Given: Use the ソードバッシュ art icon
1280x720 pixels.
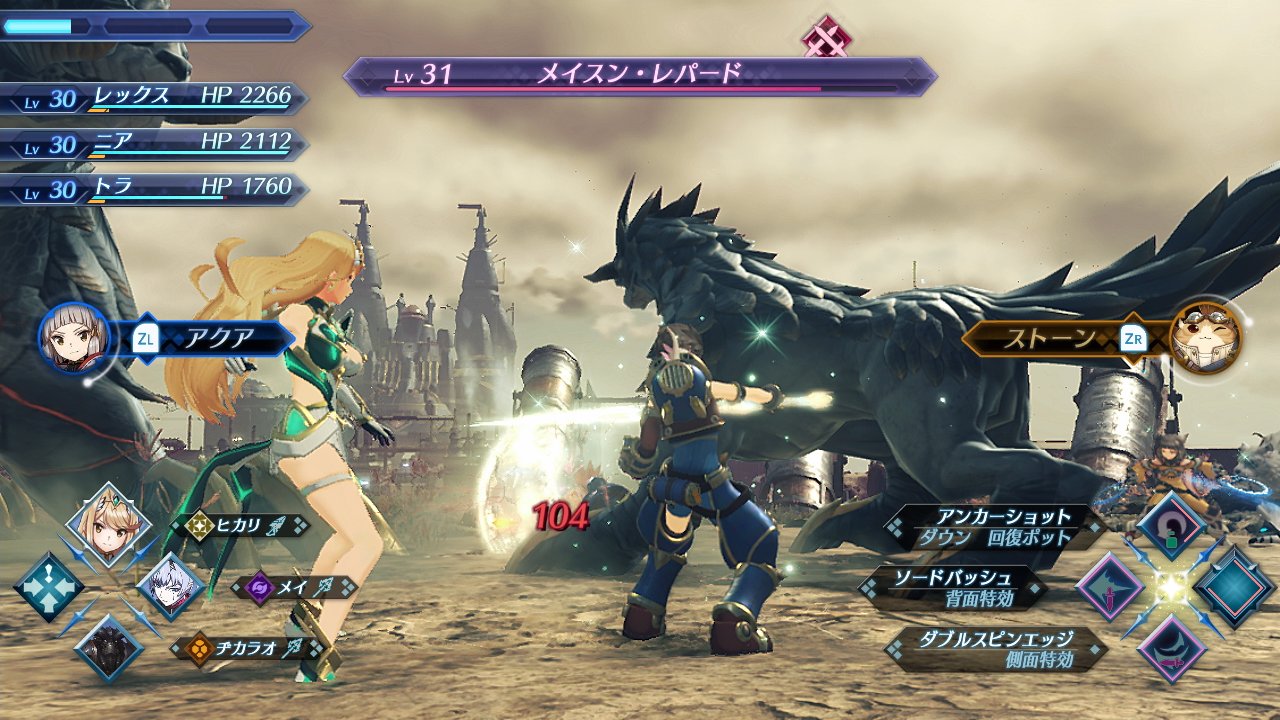Looking at the screenshot, I should click(x=1109, y=587).
